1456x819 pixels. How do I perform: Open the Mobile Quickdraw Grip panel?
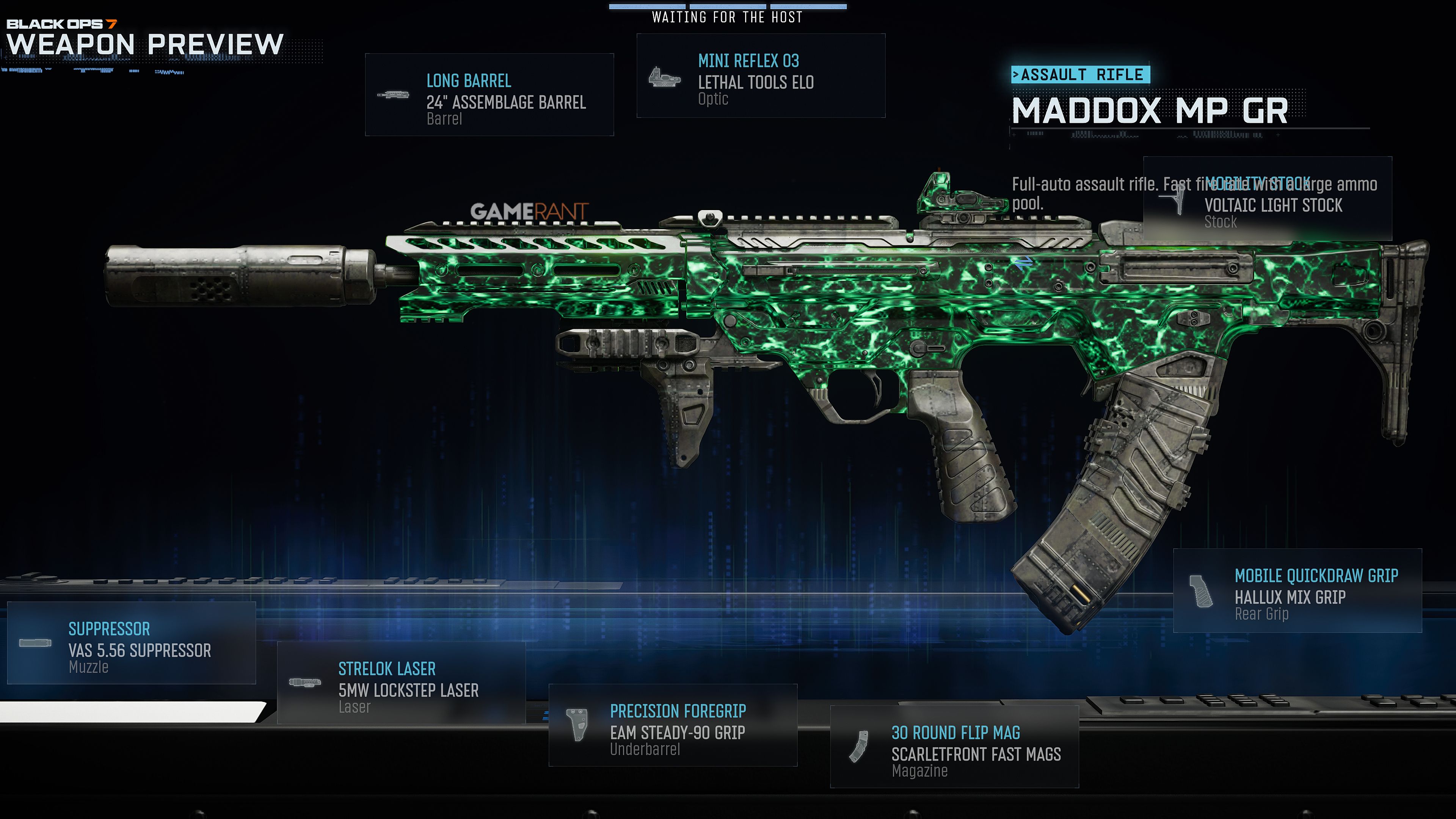(1297, 591)
